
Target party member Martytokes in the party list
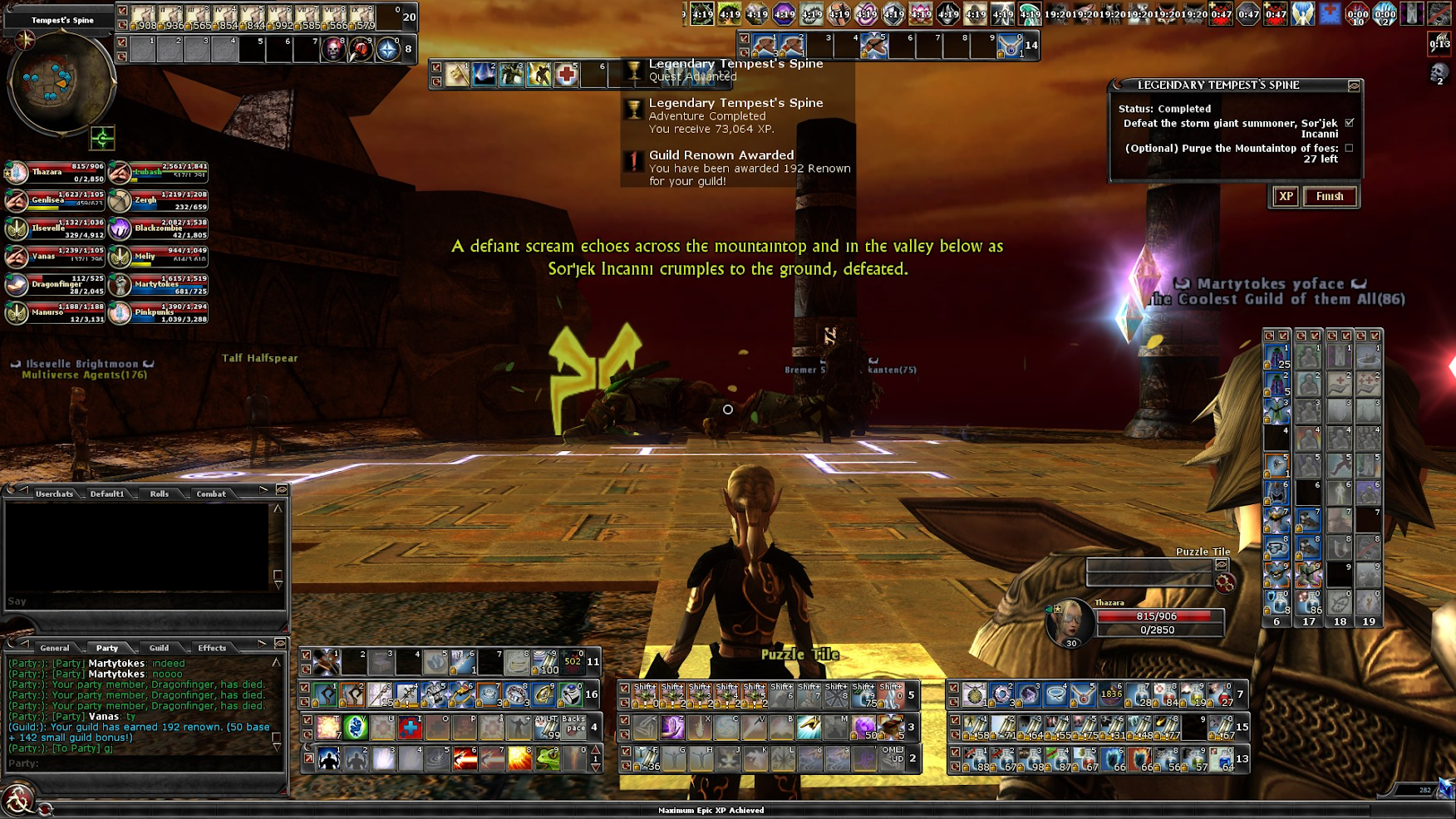159,285
